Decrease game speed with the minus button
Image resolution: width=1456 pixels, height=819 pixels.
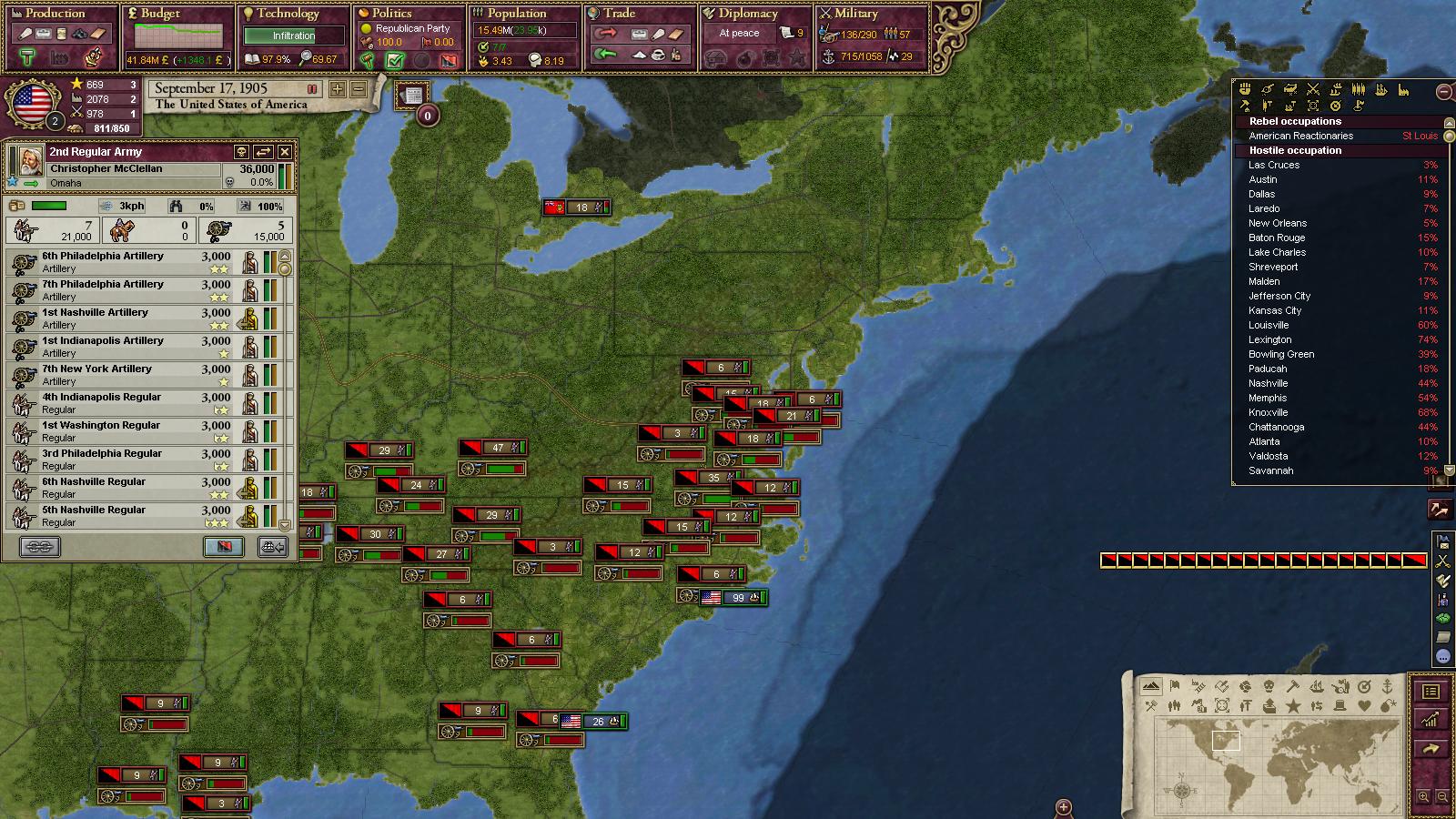point(359,89)
